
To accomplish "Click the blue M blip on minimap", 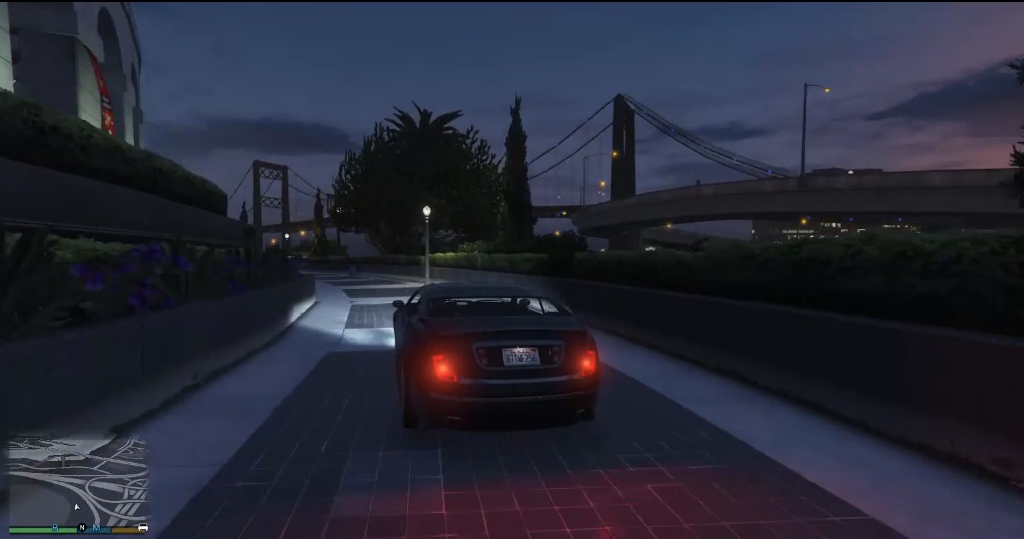I will pos(97,527).
